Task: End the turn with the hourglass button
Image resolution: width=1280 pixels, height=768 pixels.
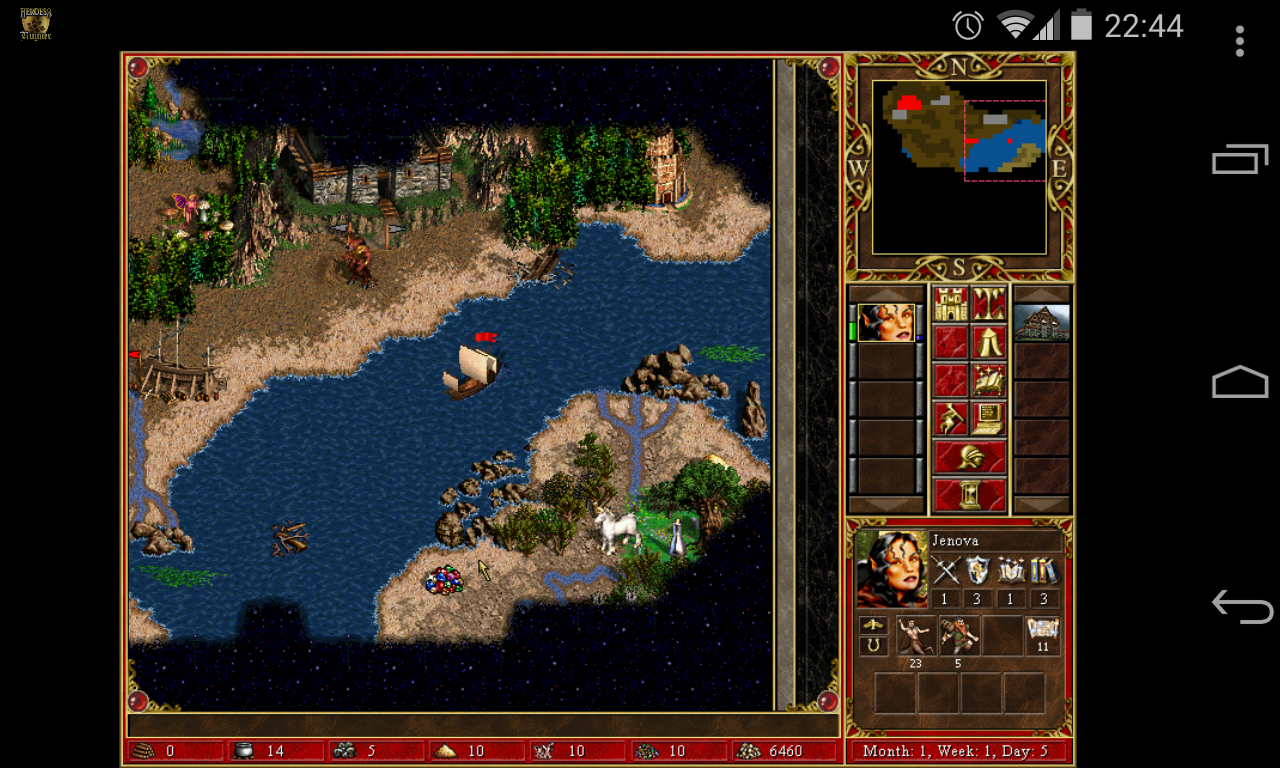Action: (x=970, y=495)
